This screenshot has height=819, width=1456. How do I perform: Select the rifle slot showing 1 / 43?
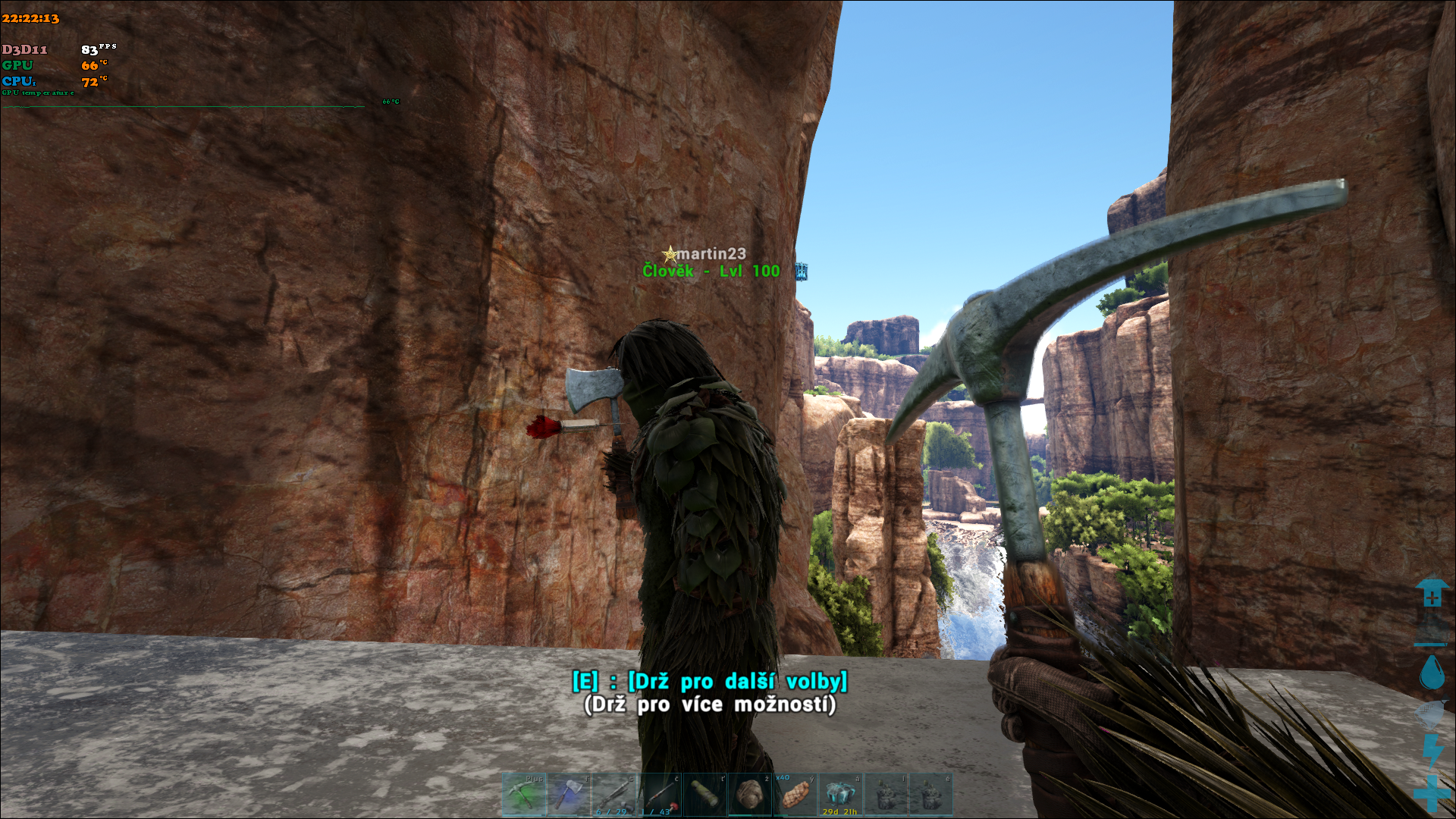coord(659,794)
